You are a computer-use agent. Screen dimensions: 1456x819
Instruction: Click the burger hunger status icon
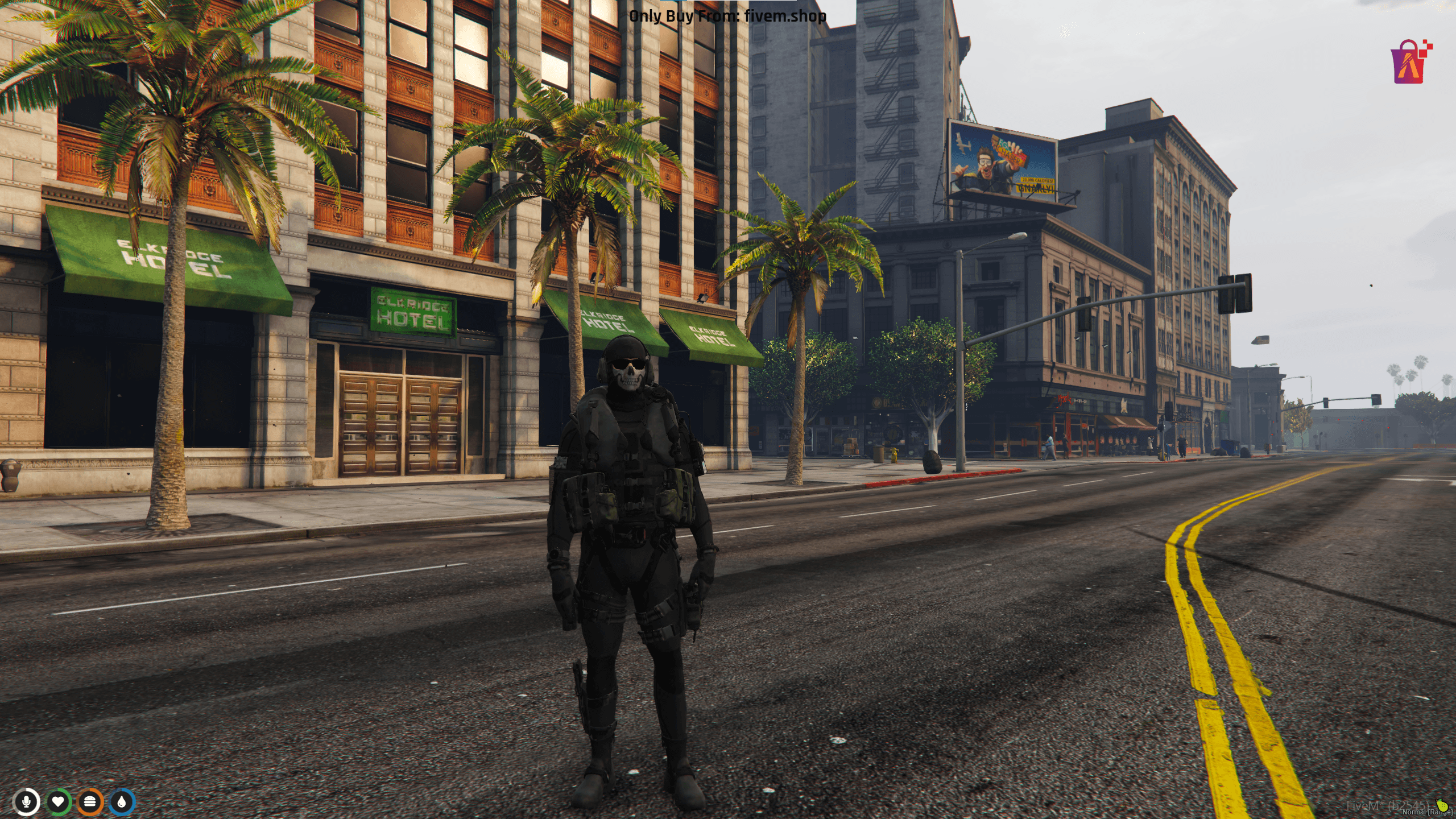(90, 803)
